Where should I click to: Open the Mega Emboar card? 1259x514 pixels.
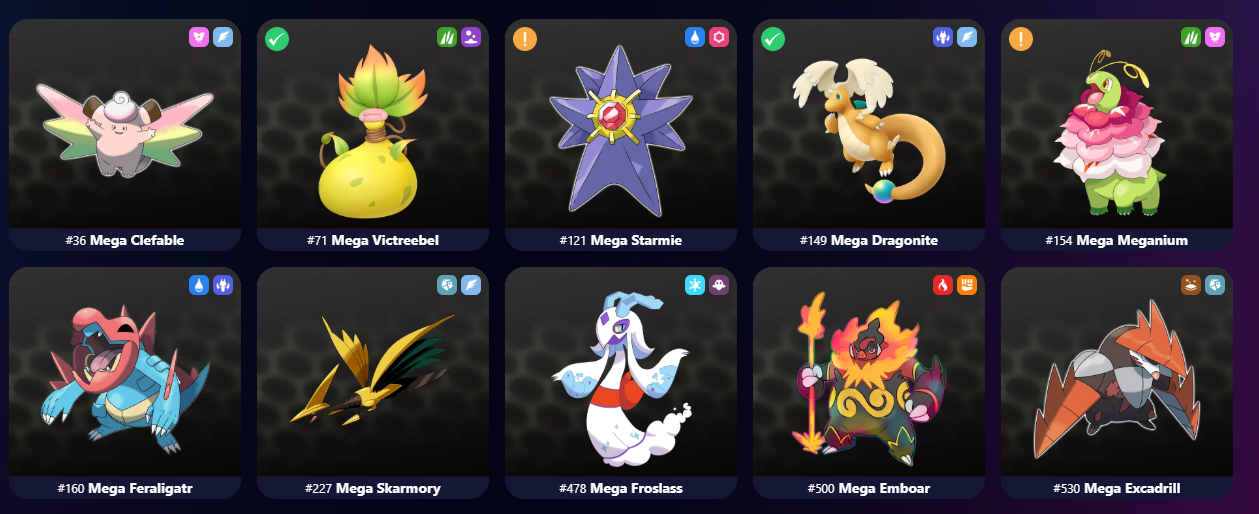pos(868,378)
